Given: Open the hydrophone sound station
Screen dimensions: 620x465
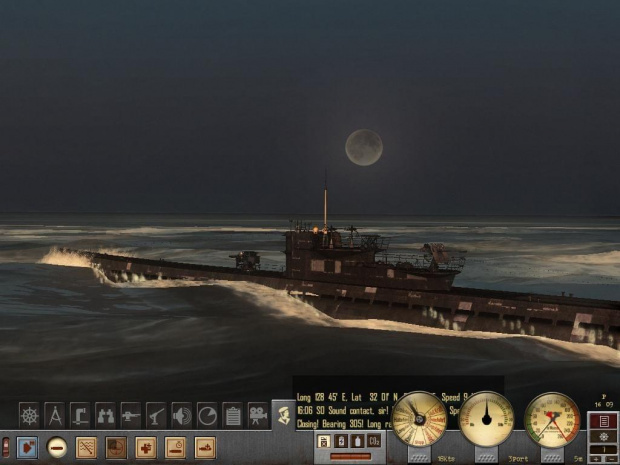Looking at the screenshot, I should [182, 415].
